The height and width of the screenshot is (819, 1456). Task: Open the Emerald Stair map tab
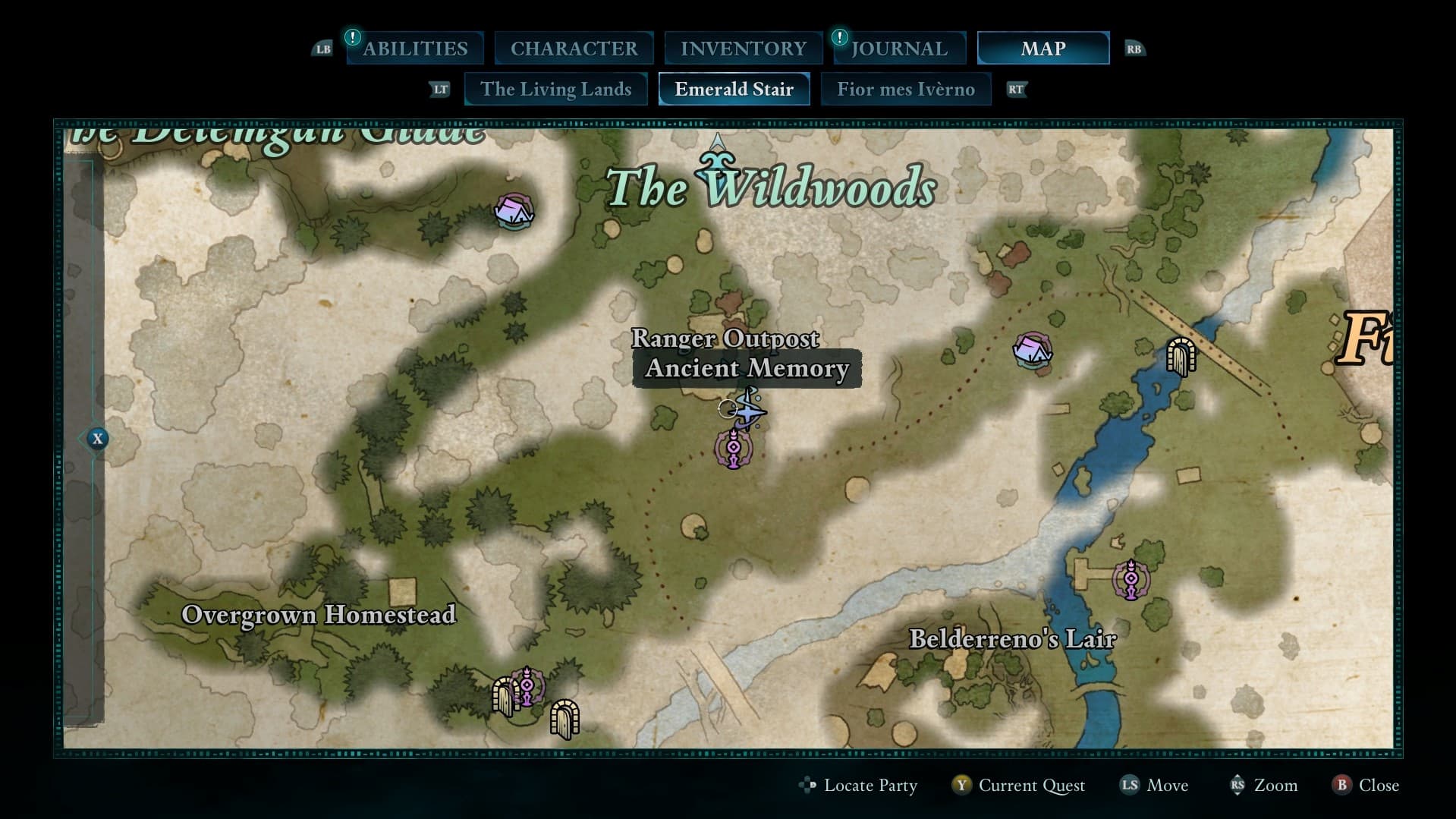[733, 89]
